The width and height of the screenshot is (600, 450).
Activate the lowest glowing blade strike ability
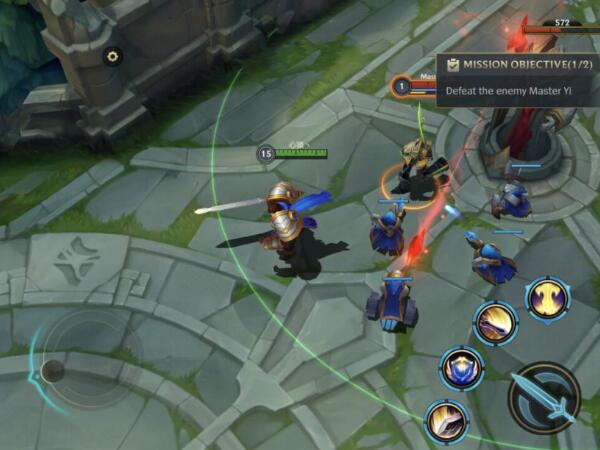445,422
